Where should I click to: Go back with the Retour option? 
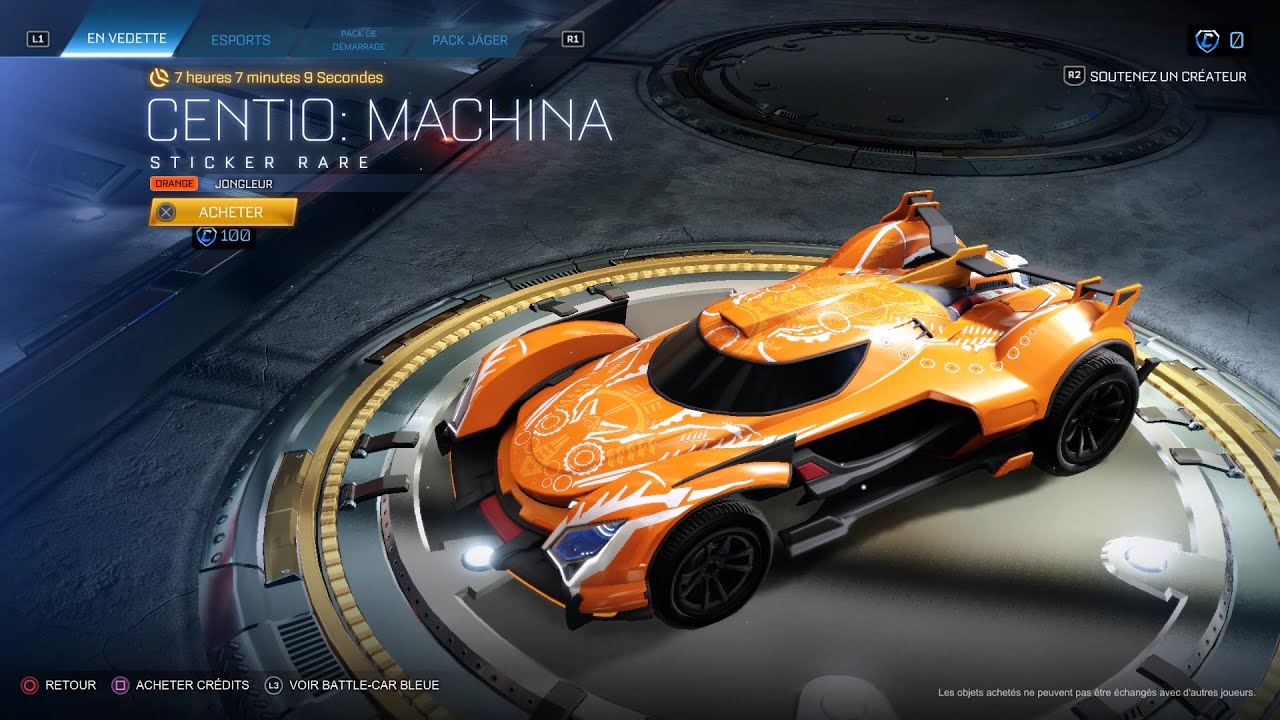(x=59, y=685)
